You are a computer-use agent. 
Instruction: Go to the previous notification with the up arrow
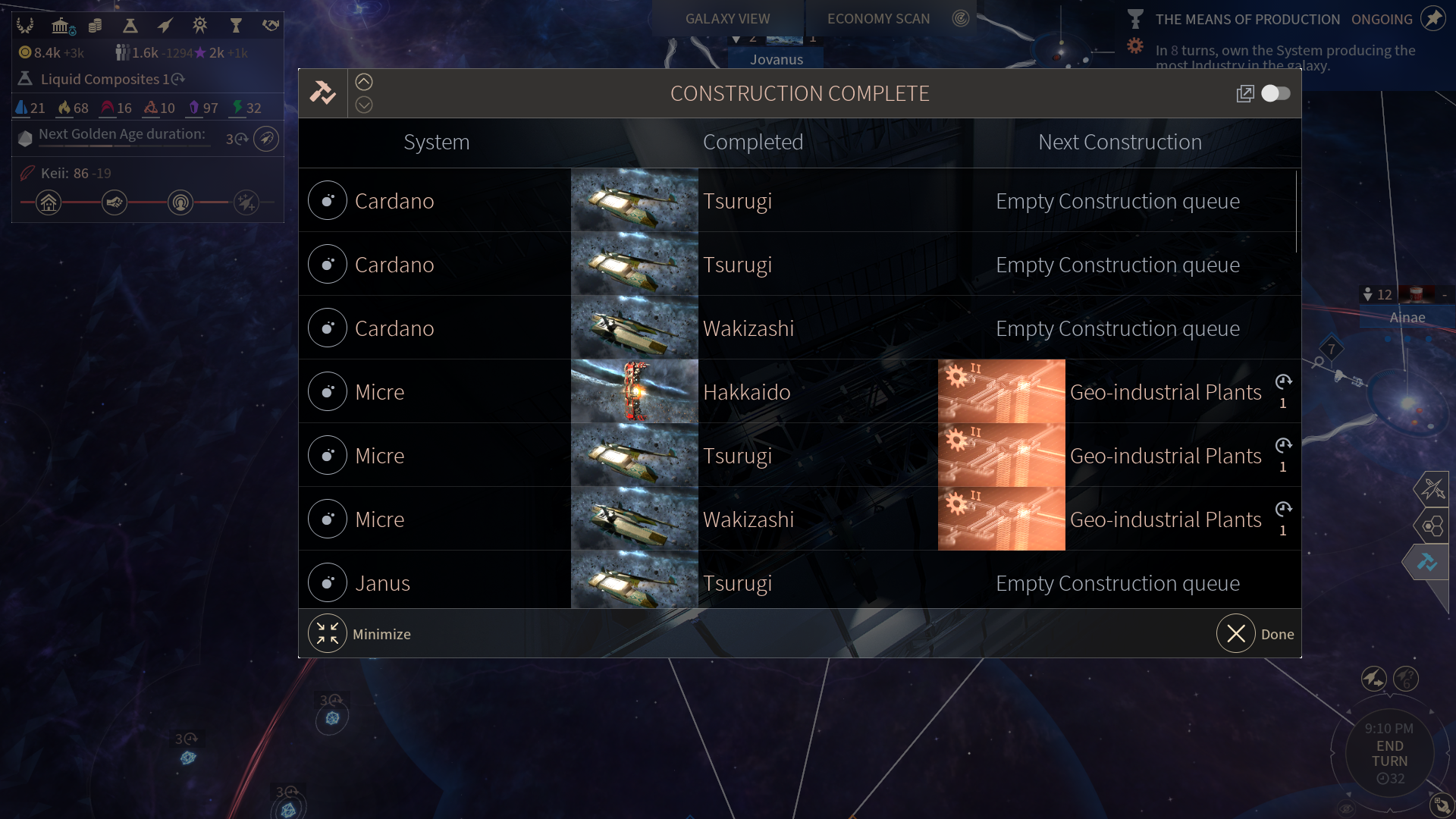tap(364, 82)
